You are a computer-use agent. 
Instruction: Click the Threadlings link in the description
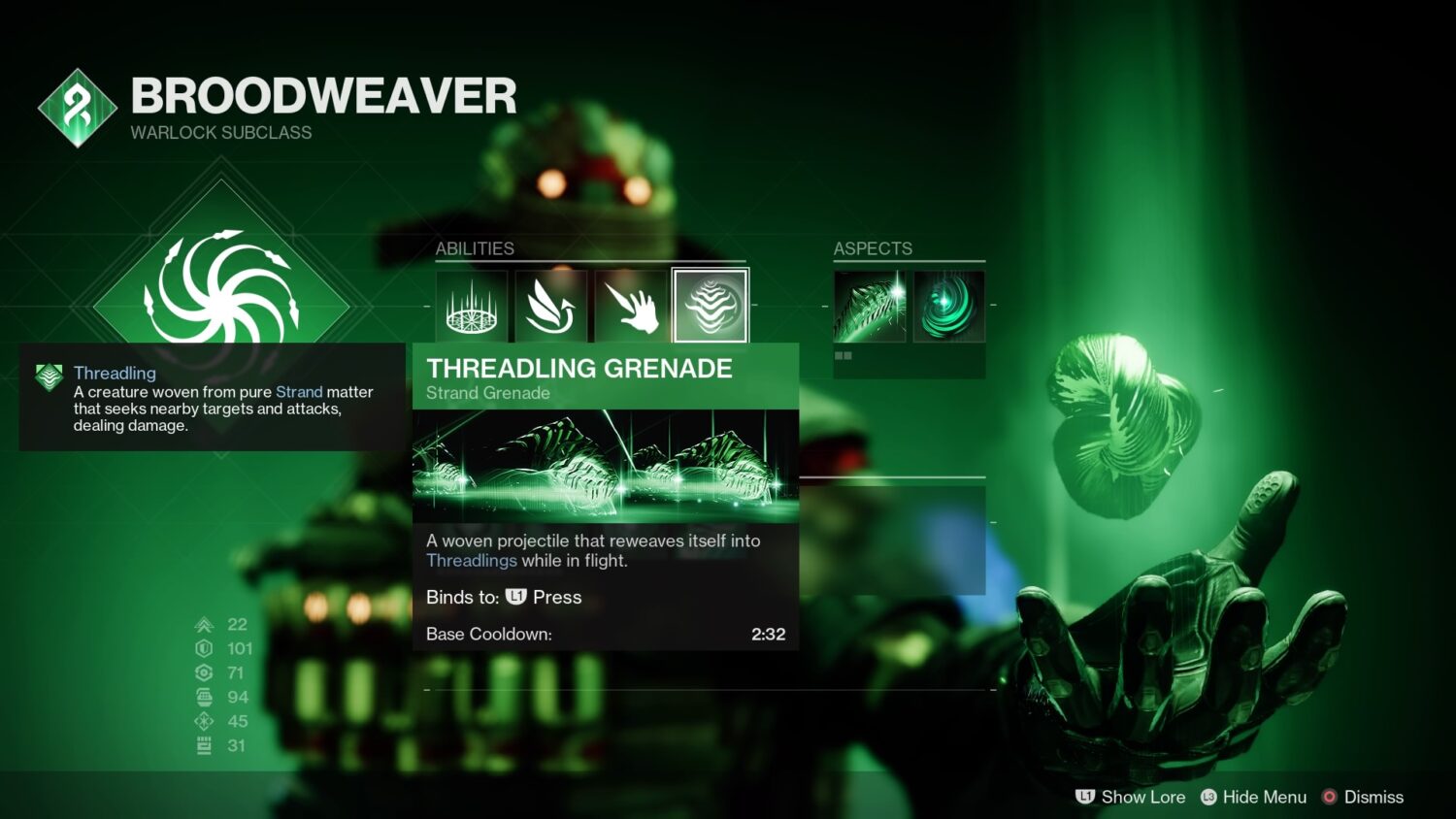click(473, 560)
